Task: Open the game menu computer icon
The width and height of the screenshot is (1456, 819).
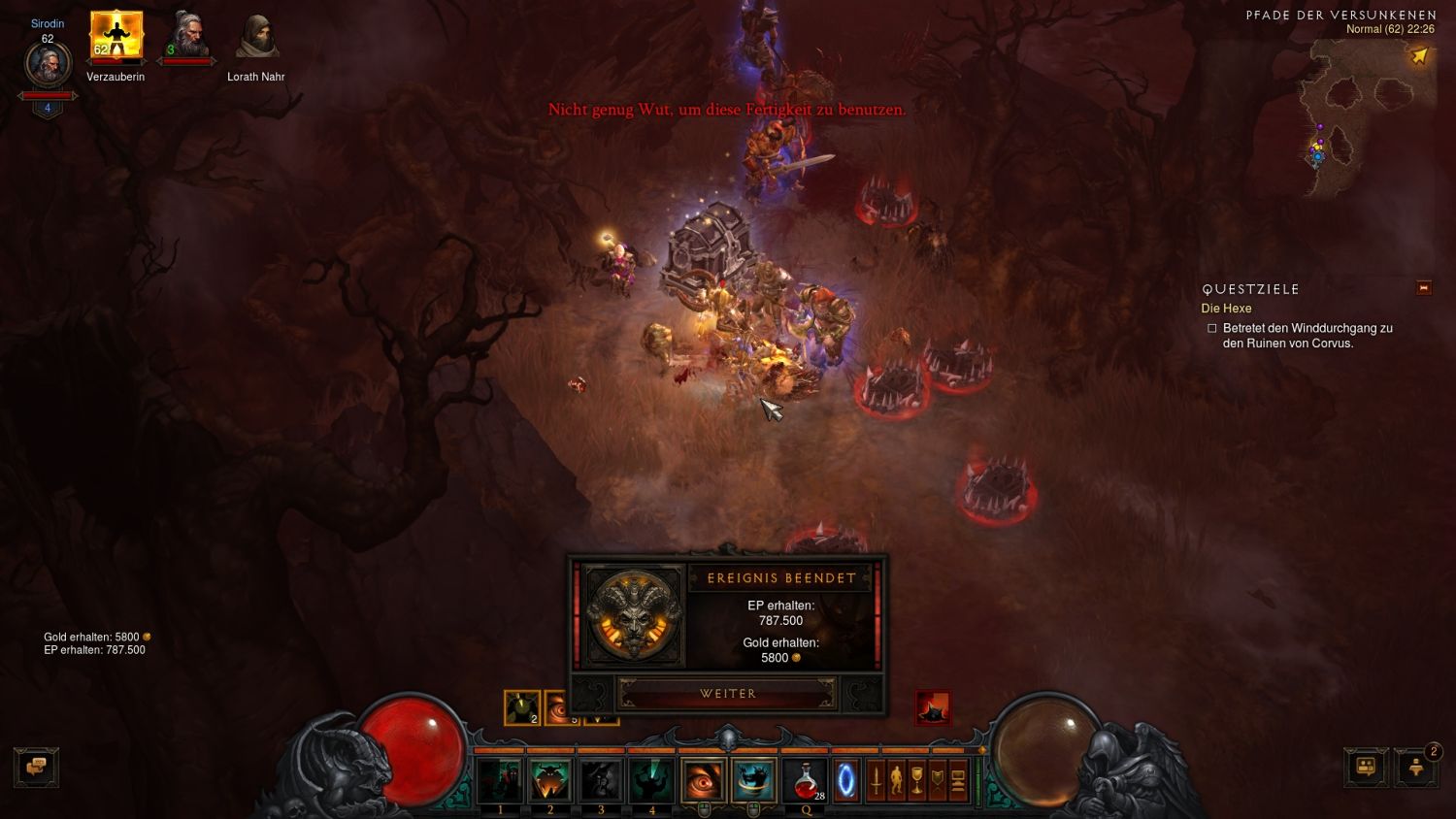Action: [x=958, y=780]
